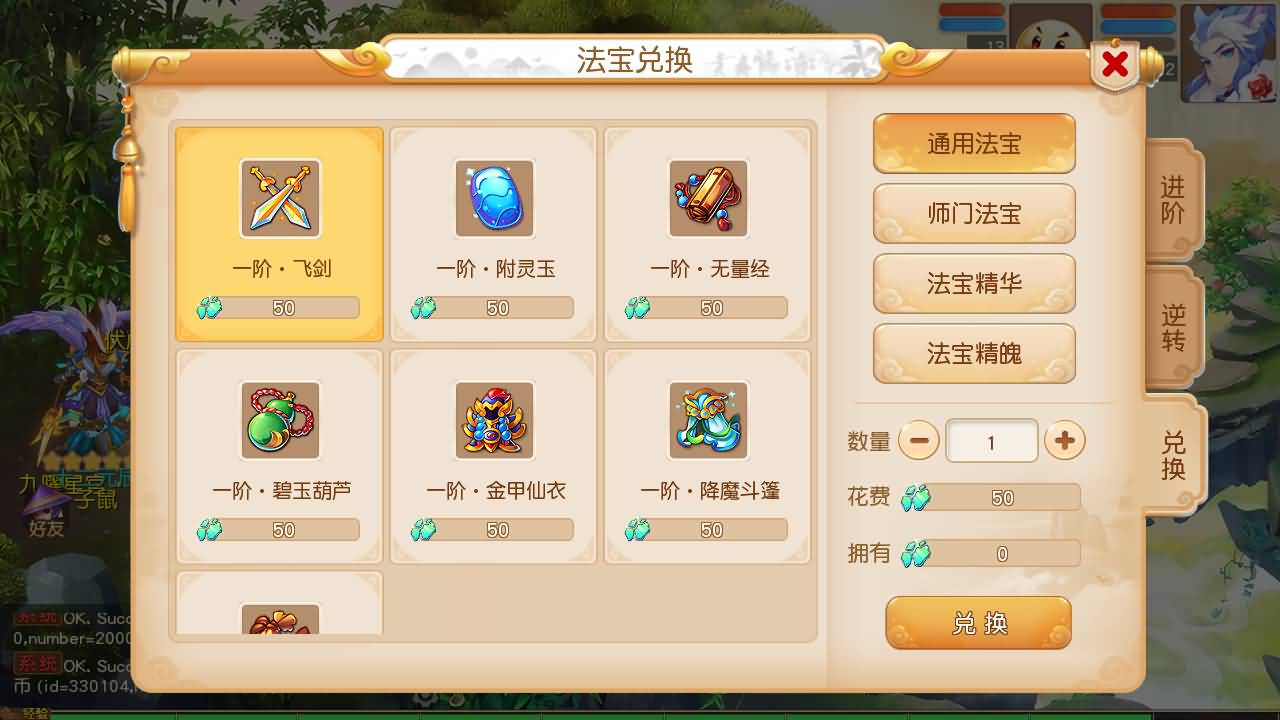Click the currency gem icon beside 花费
This screenshot has height=720, width=1280.
click(916, 497)
